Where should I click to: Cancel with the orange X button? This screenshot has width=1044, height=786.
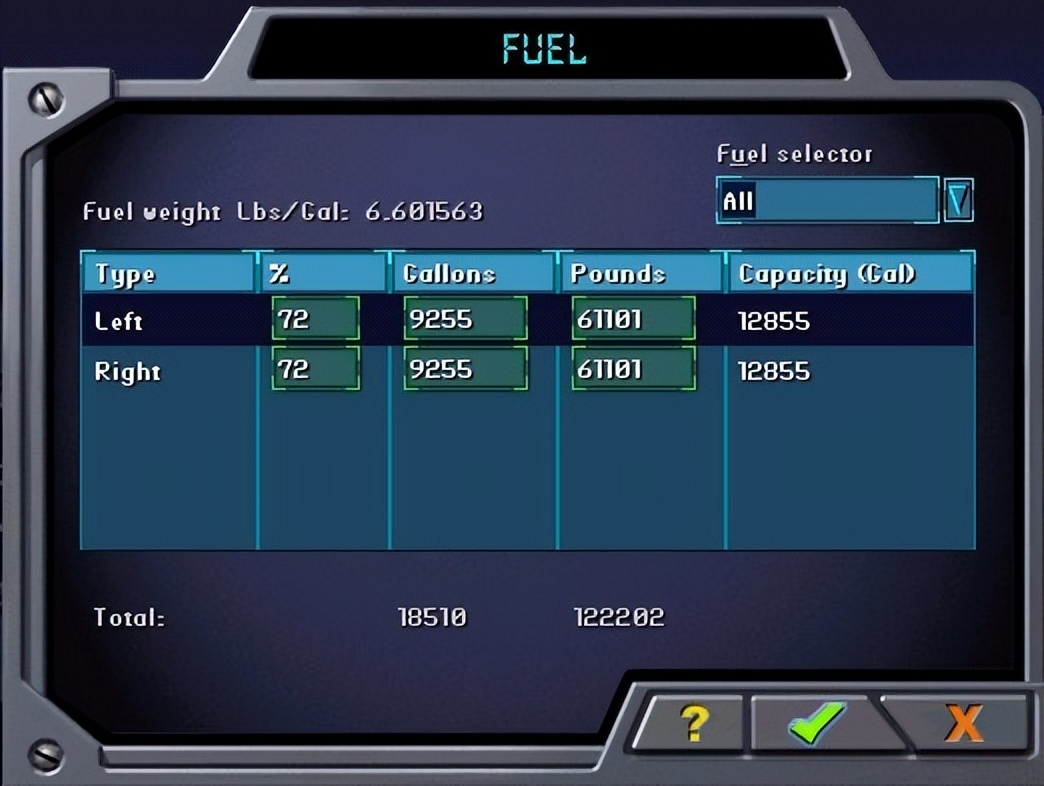click(962, 722)
